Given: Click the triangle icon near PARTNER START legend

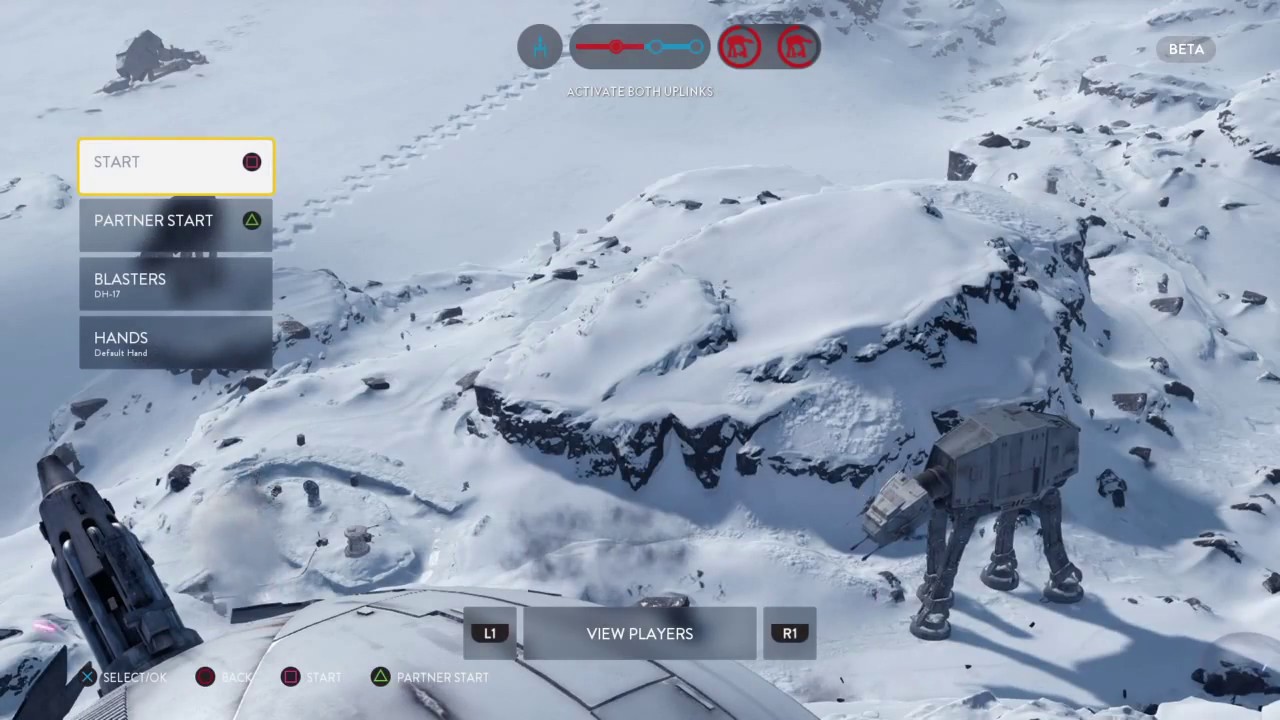Looking at the screenshot, I should (381, 677).
